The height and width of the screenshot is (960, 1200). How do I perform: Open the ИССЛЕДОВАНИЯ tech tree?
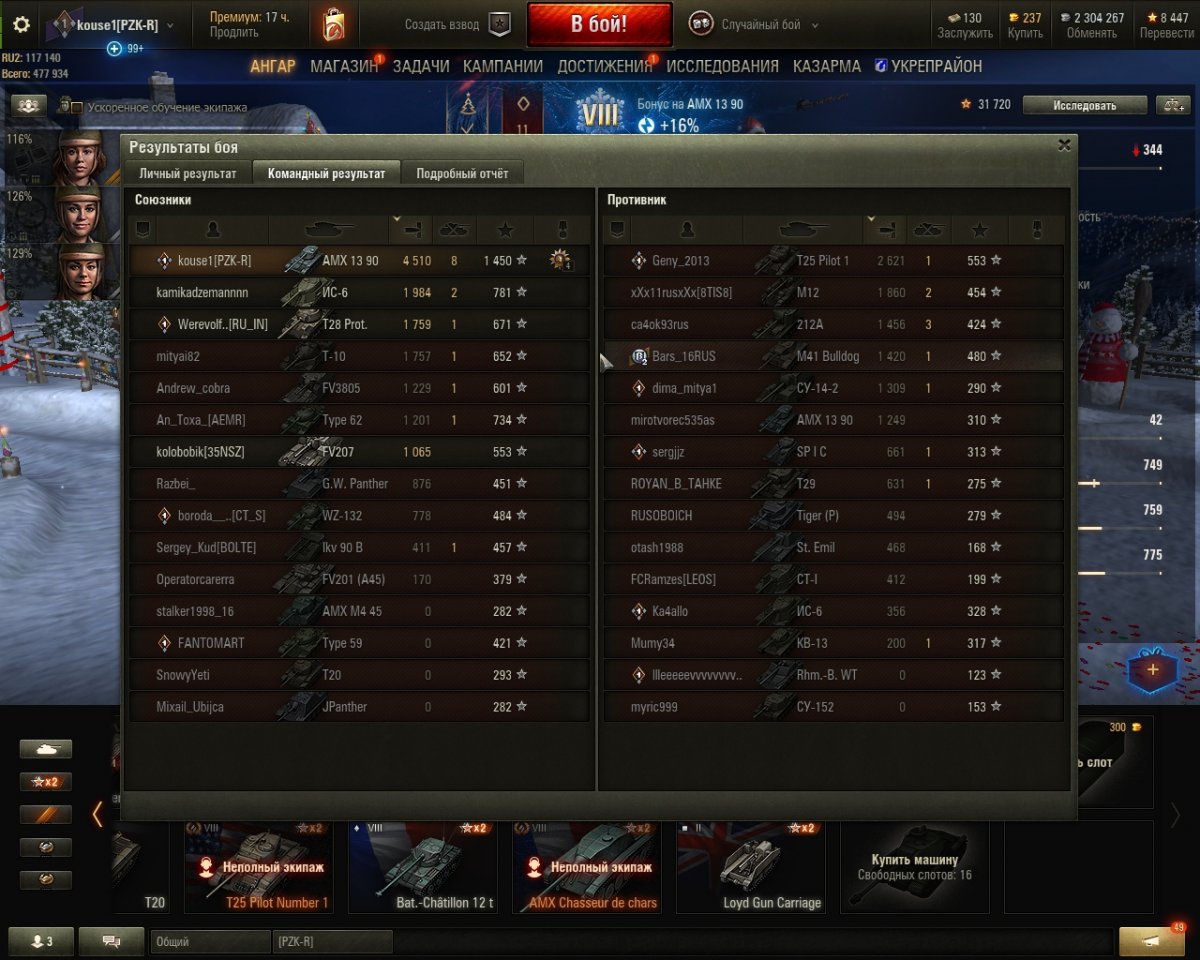(722, 66)
